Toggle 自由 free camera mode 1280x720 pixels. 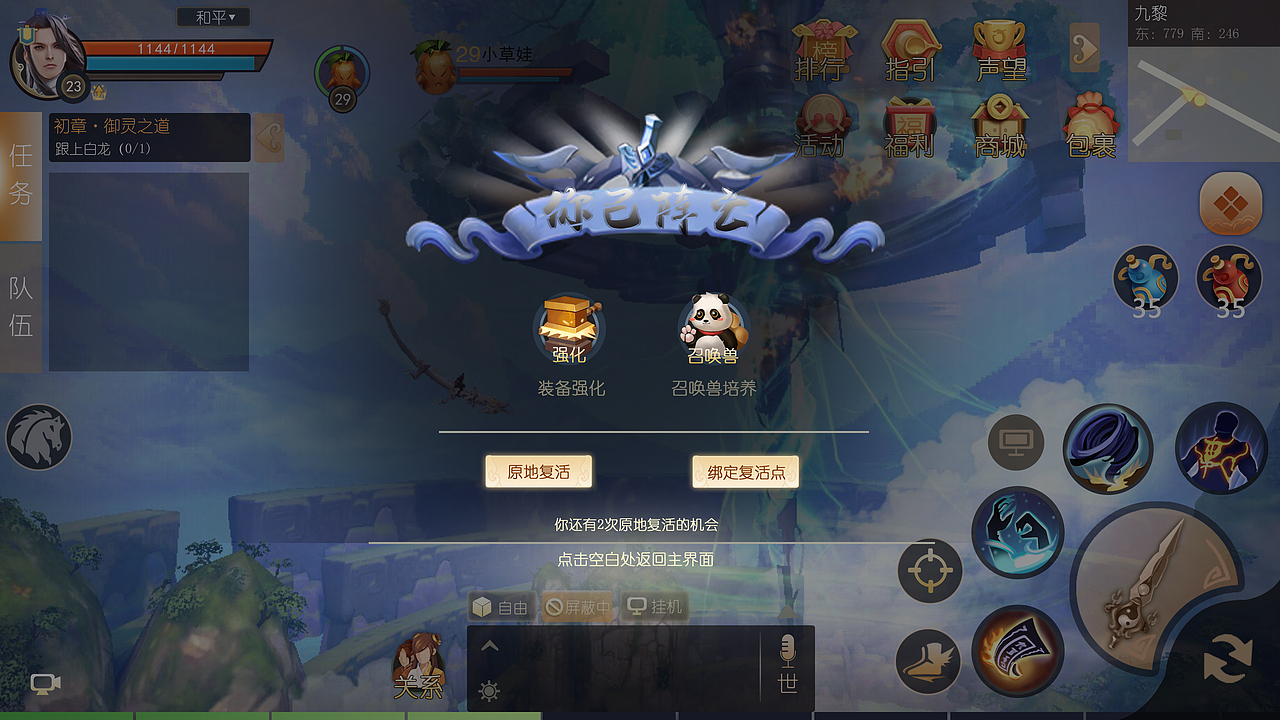500,604
